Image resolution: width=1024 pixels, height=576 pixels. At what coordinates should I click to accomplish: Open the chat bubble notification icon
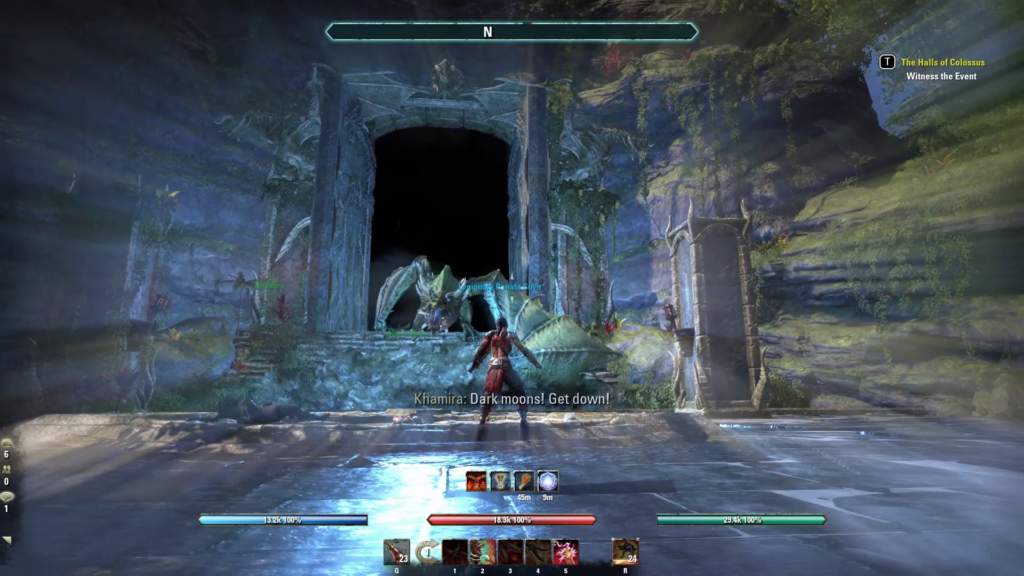(7, 496)
